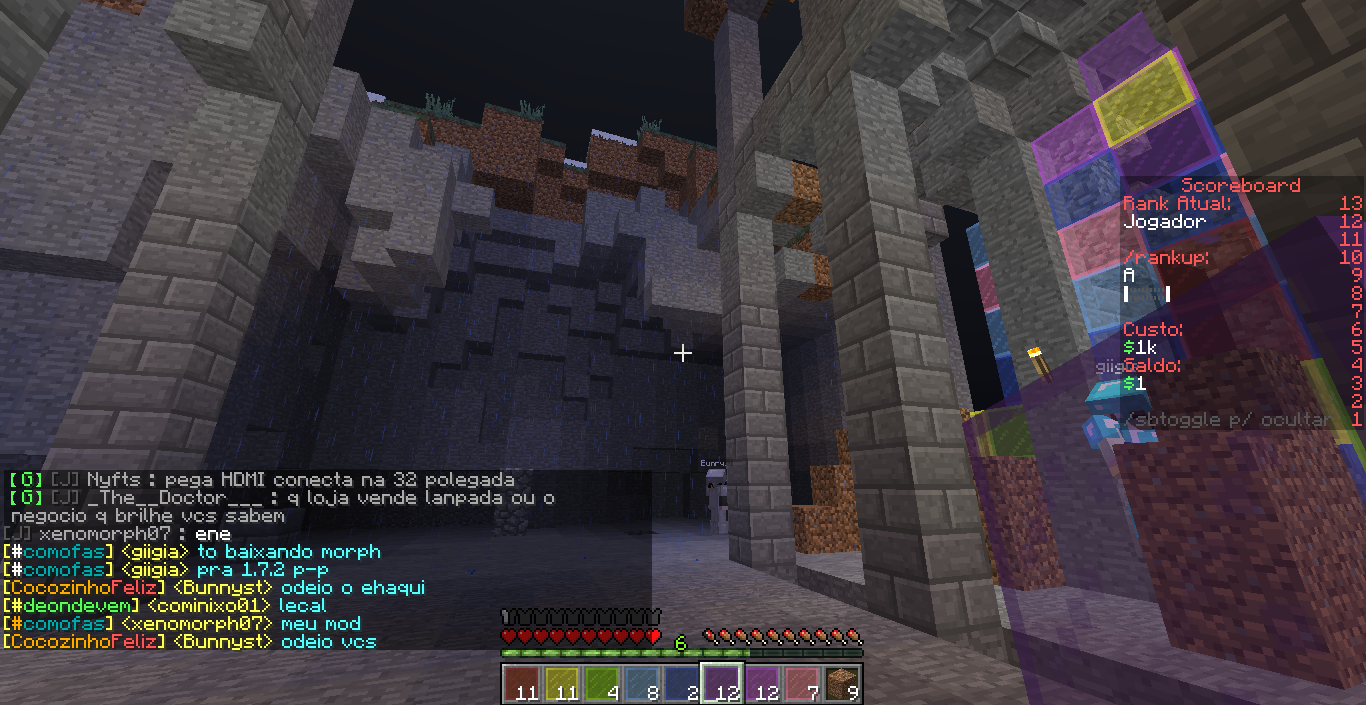Choose the green stained glass slot
Screen dimensions: 1366x705
[x=601, y=683]
